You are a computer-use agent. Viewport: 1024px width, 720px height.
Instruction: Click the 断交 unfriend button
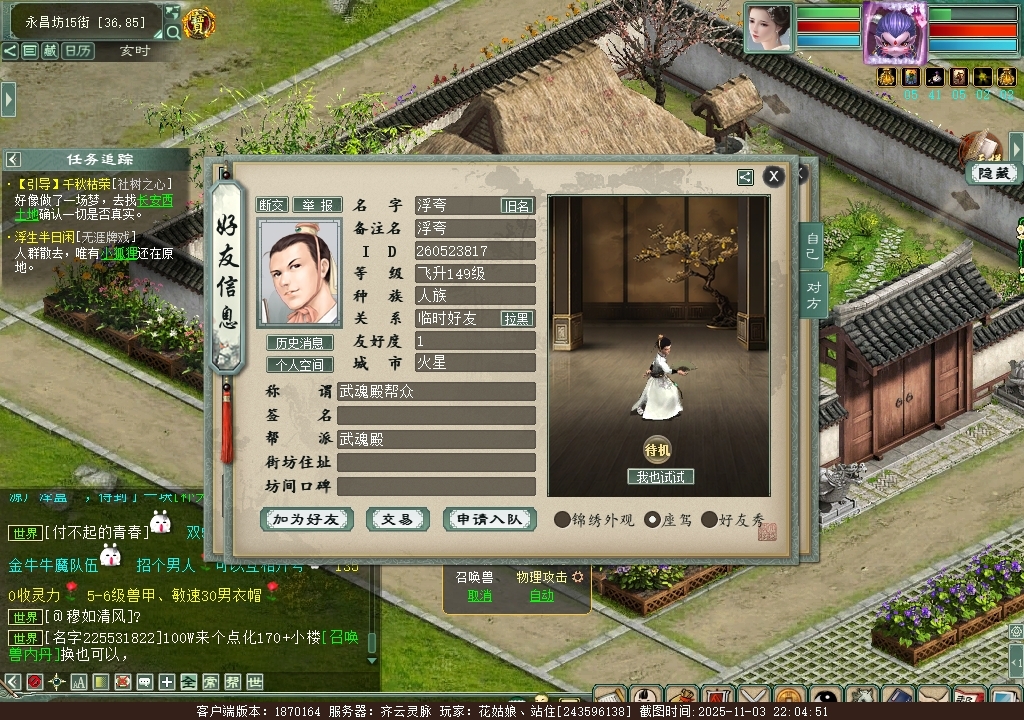272,205
